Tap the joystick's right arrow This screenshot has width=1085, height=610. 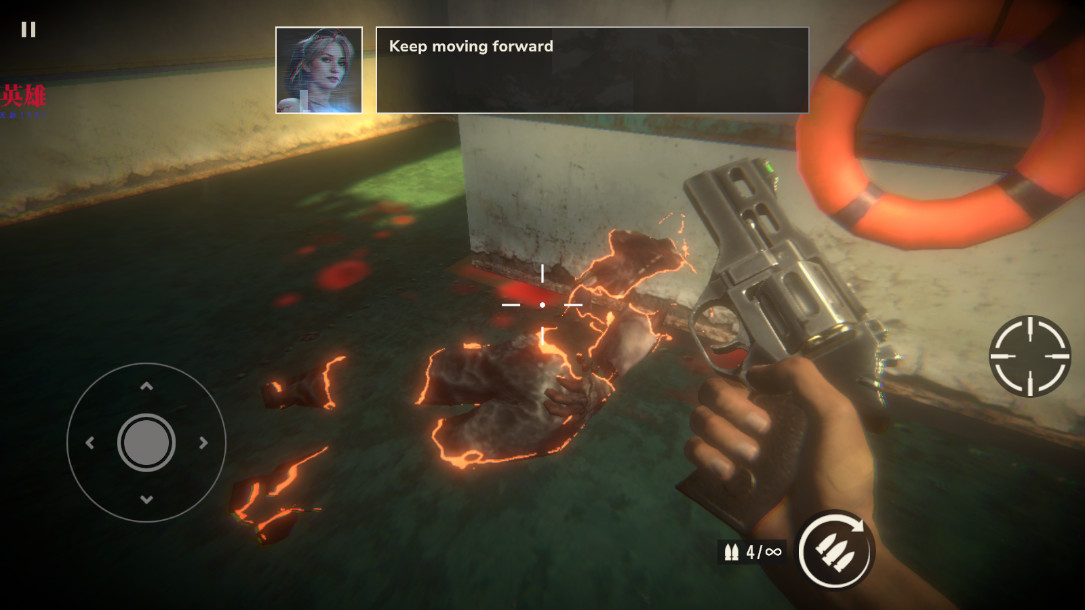(x=203, y=443)
